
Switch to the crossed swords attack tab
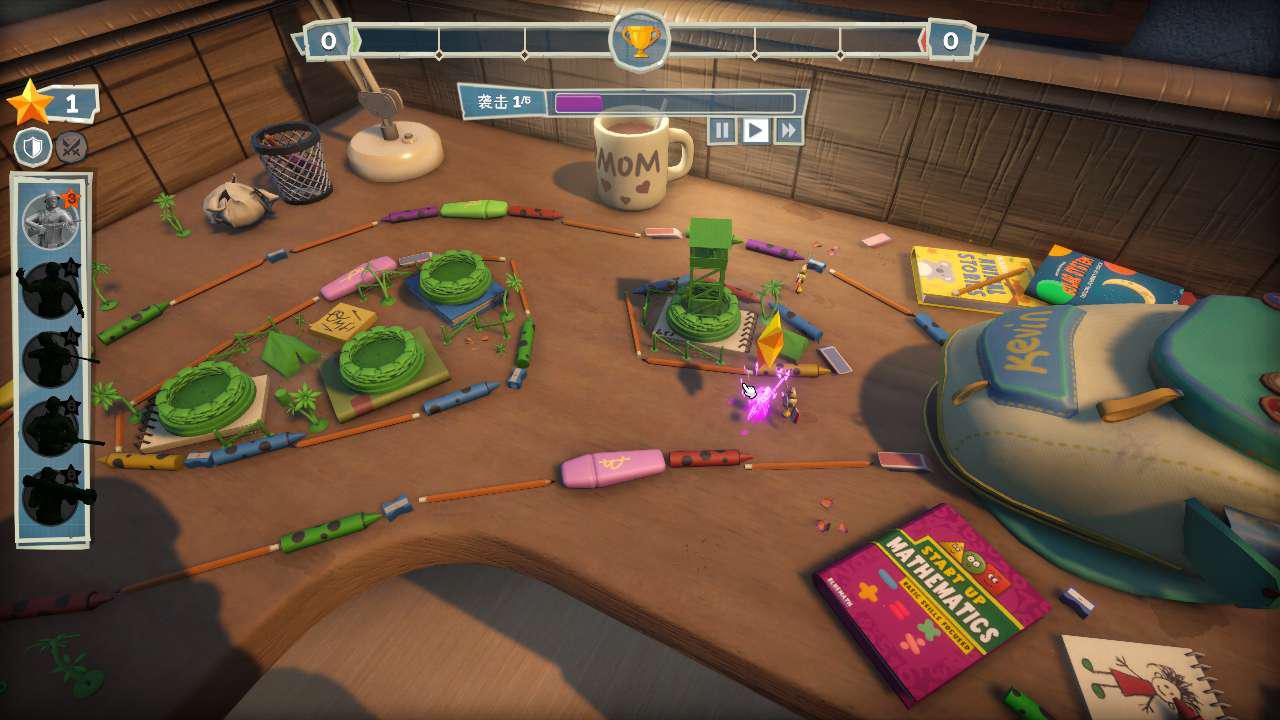click(71, 148)
